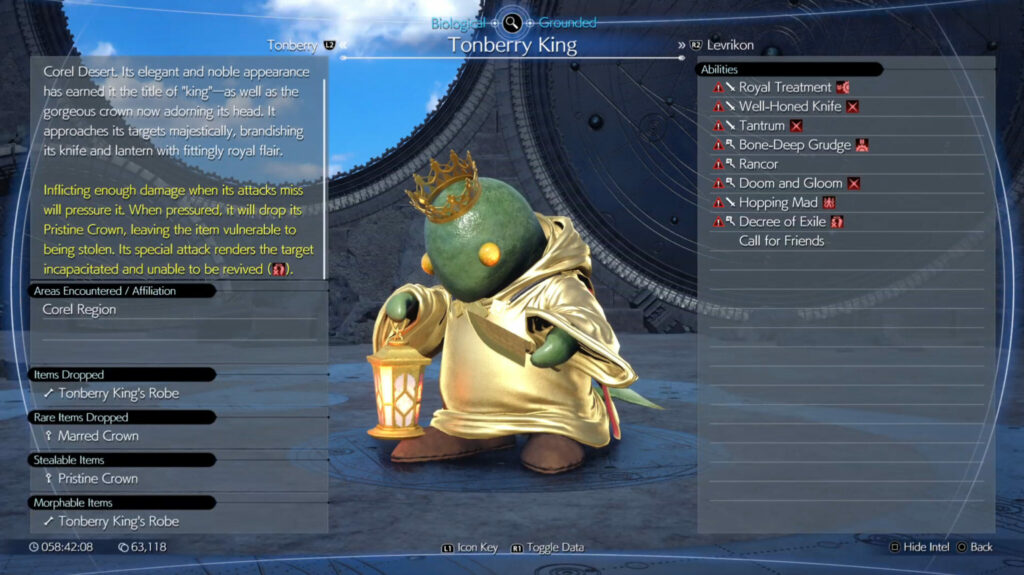Go Back from enemy intel

point(975,548)
